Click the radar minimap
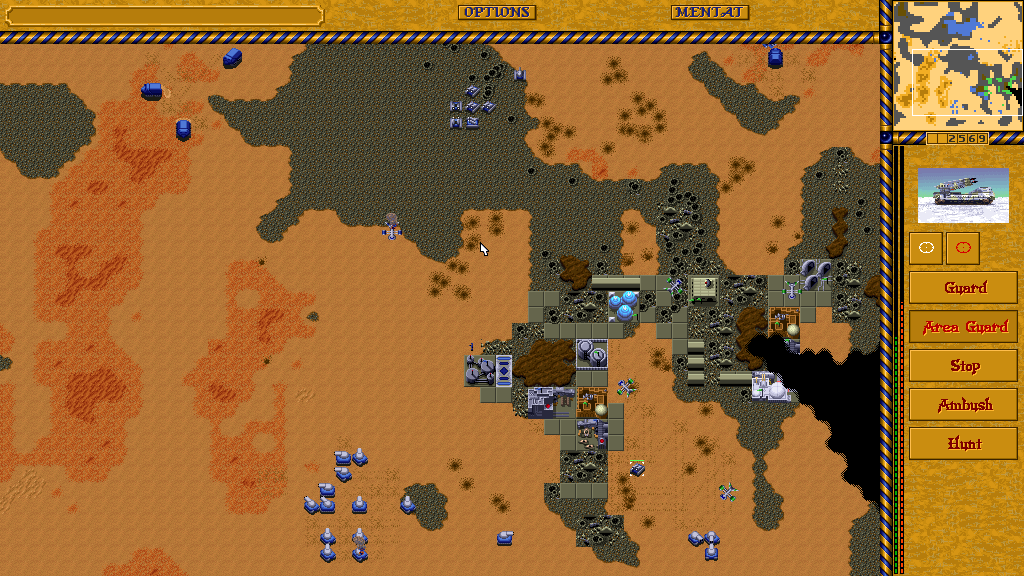The width and height of the screenshot is (1024, 576). pos(957,58)
